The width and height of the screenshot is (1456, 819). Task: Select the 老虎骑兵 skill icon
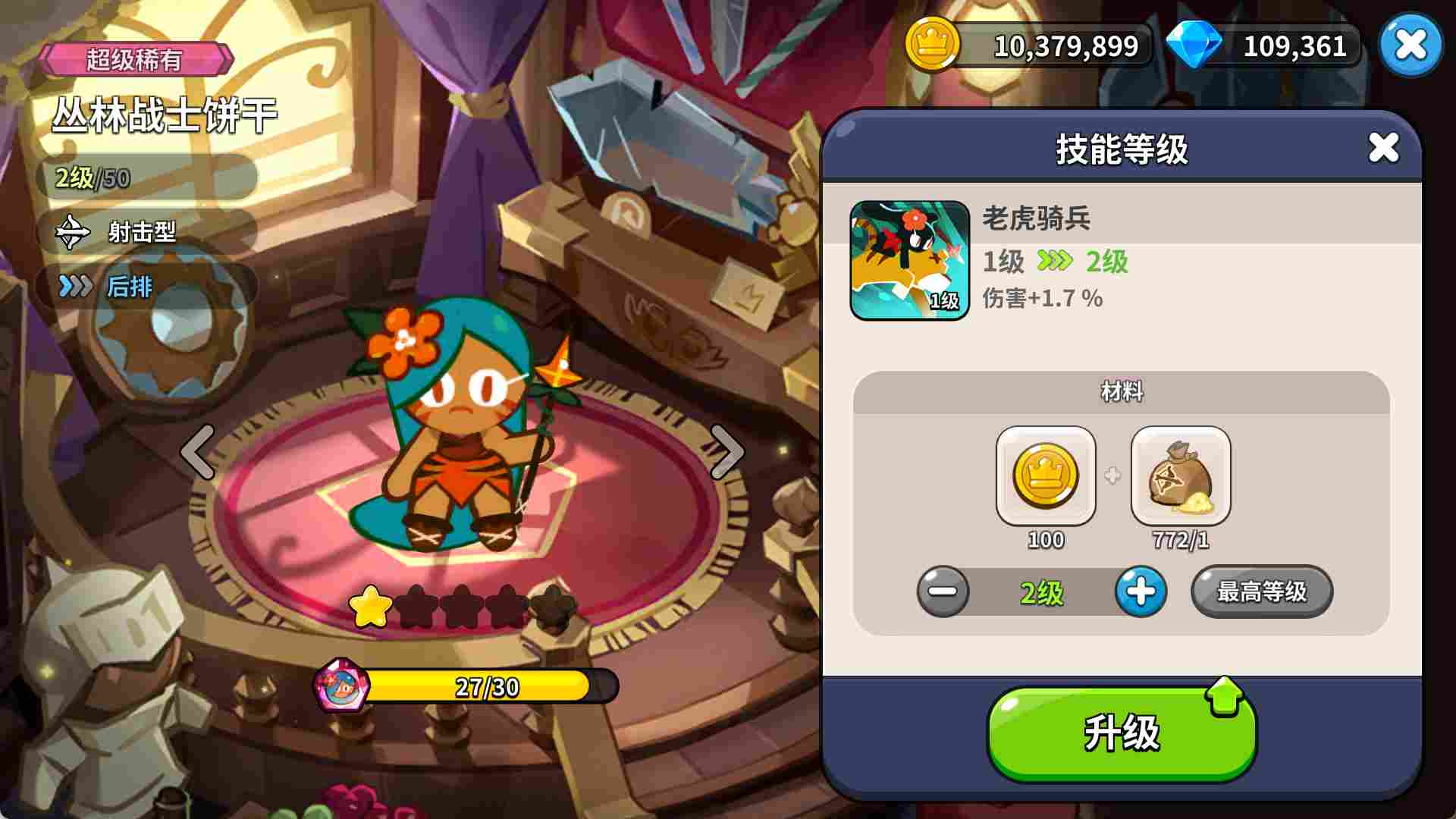(x=909, y=258)
